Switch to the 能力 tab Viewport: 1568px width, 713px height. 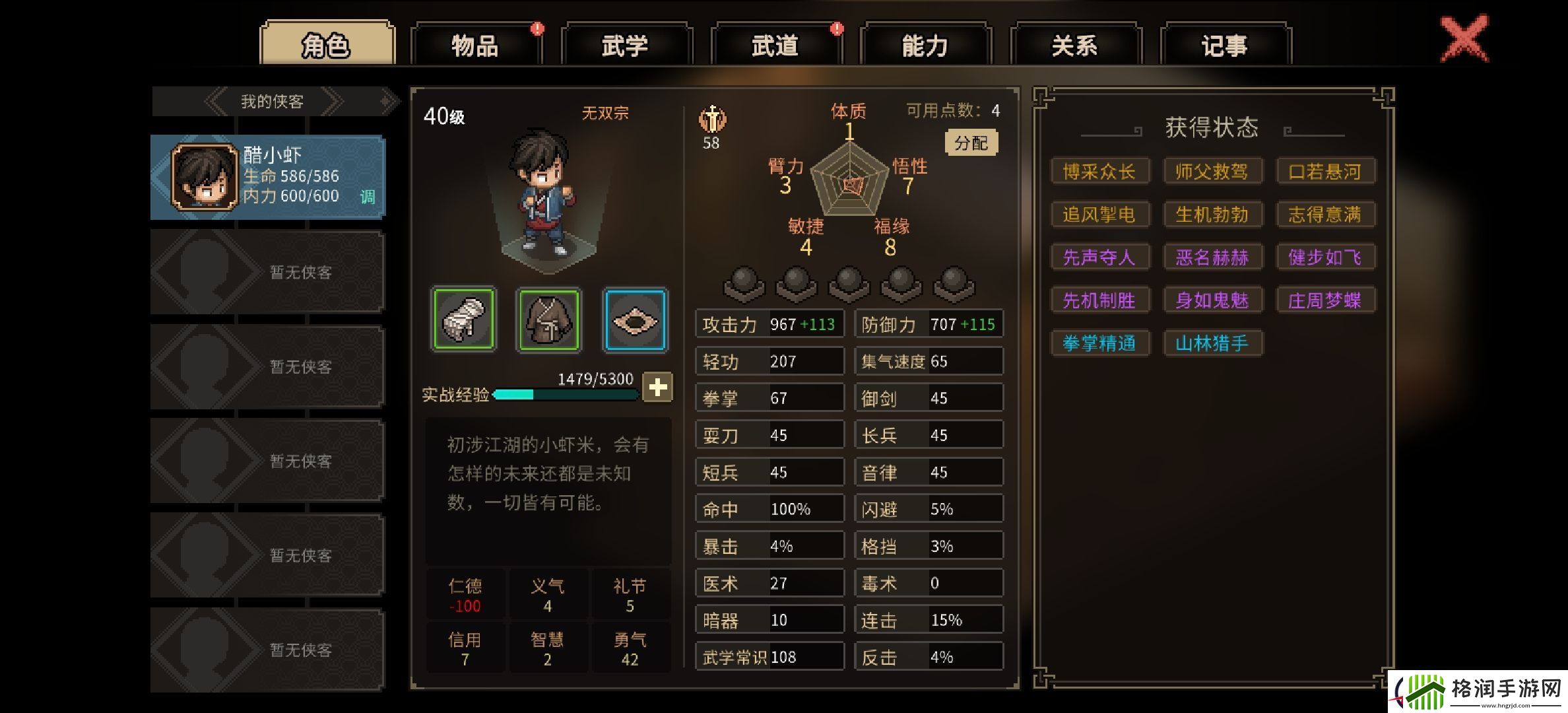coord(924,45)
